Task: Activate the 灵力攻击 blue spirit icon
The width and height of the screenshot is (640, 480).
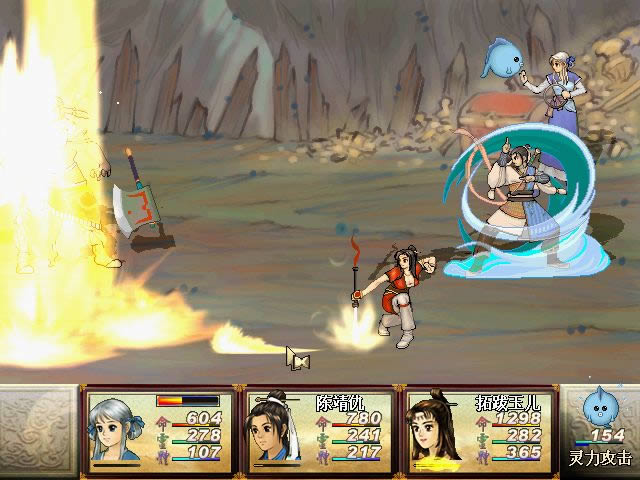Action: [x=601, y=412]
